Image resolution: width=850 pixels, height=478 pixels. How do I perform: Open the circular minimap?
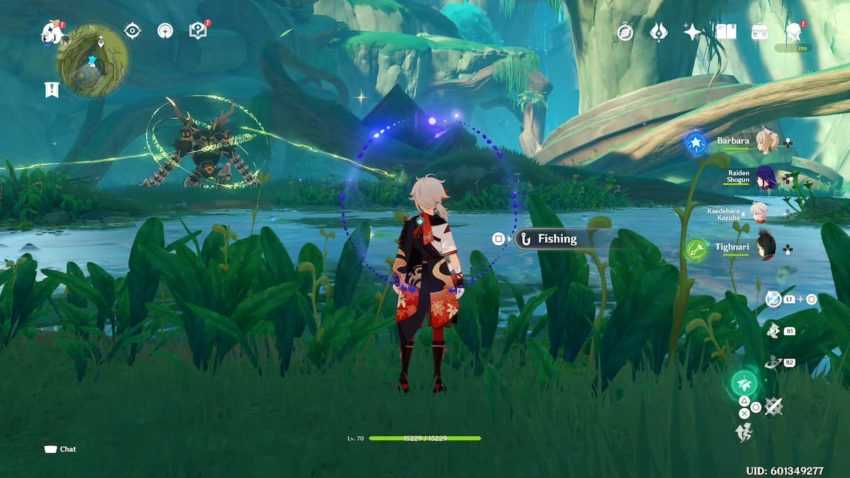pos(92,59)
